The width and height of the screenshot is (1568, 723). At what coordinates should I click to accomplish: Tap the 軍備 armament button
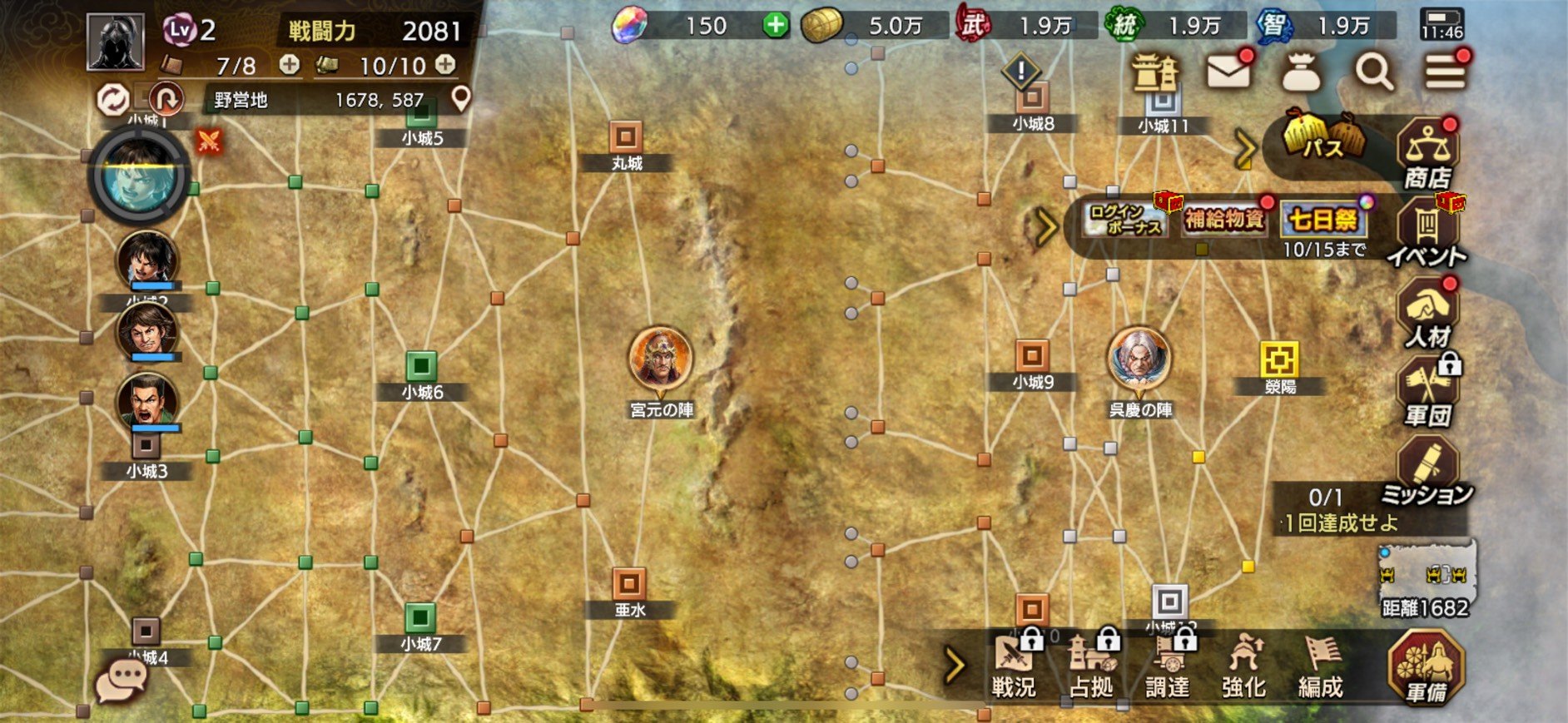click(x=1427, y=668)
